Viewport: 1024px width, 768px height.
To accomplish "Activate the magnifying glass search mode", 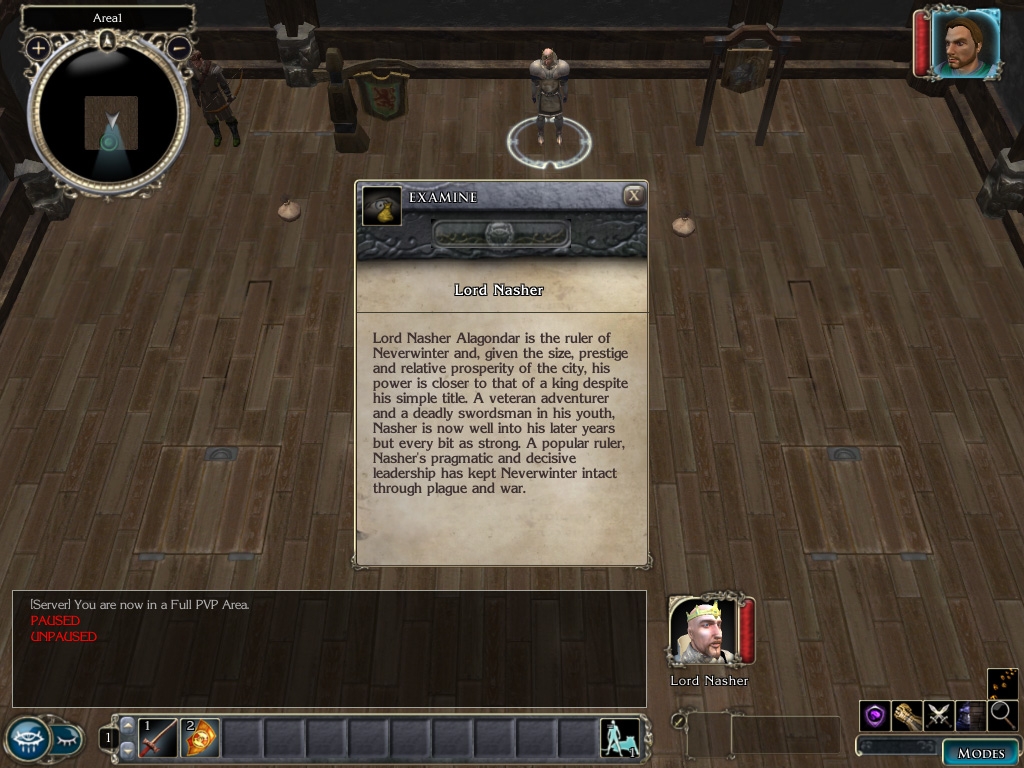I will (x=1002, y=715).
